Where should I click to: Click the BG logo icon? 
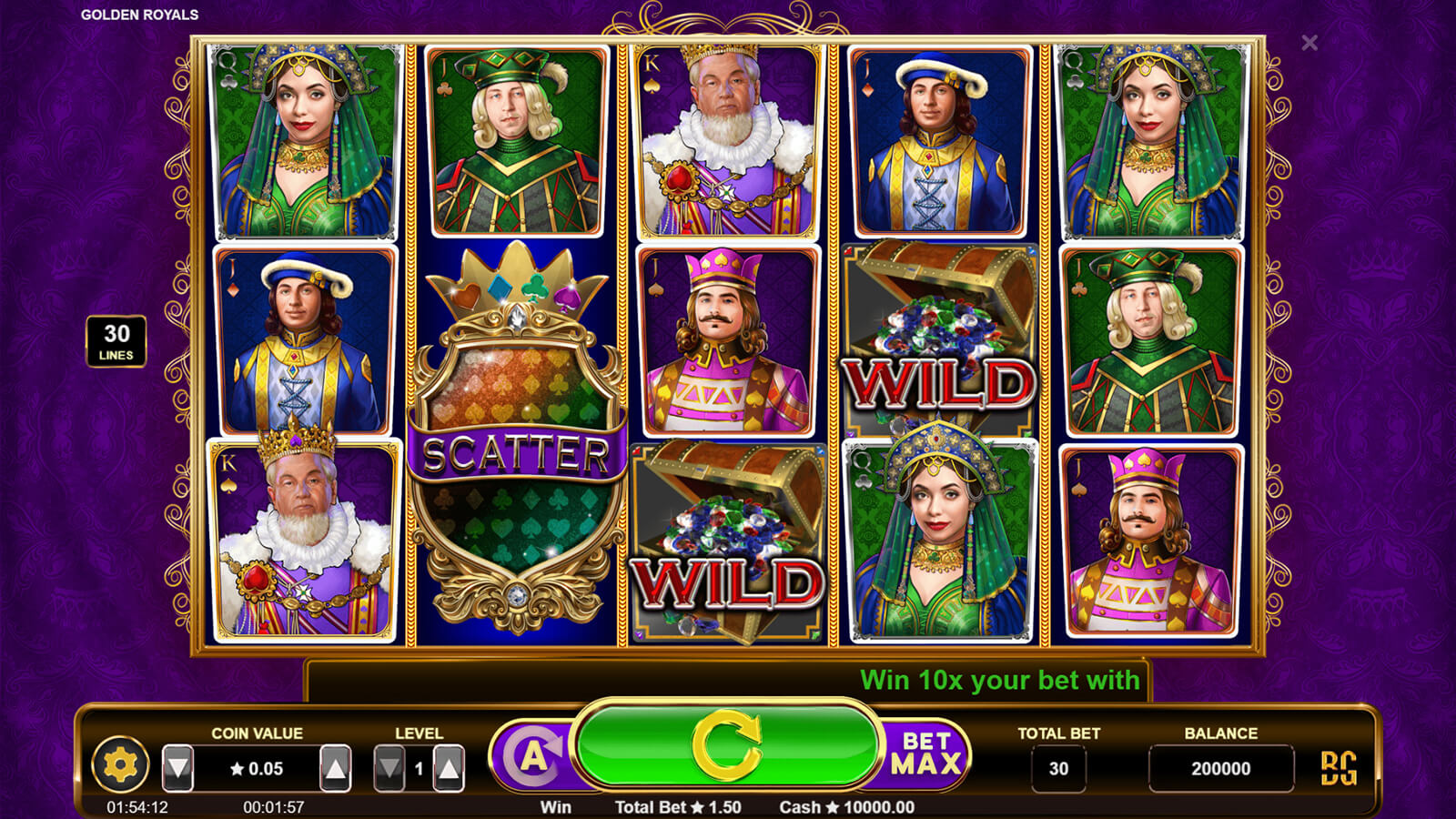[1339, 768]
